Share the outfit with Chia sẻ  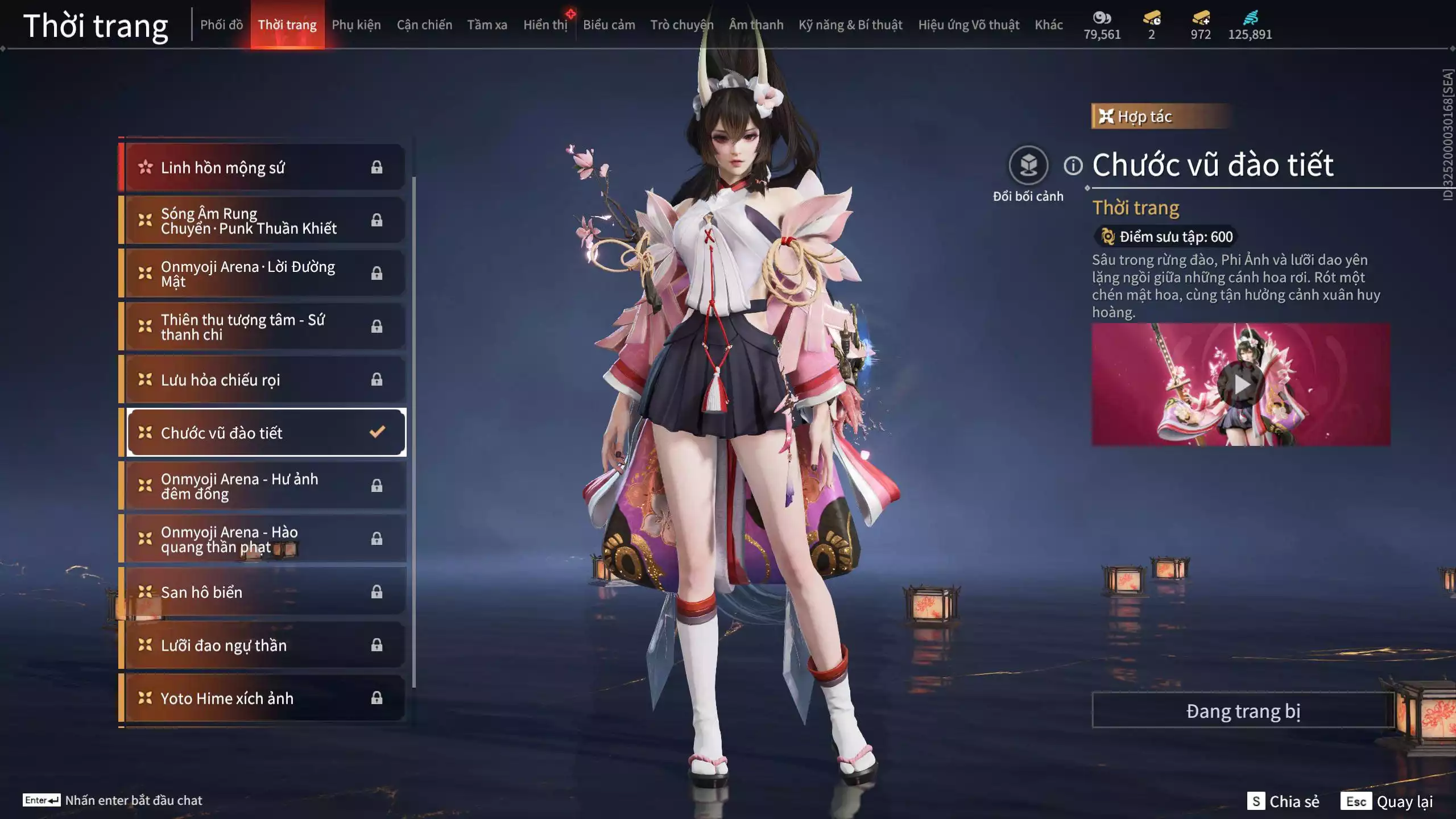[x=1283, y=801]
